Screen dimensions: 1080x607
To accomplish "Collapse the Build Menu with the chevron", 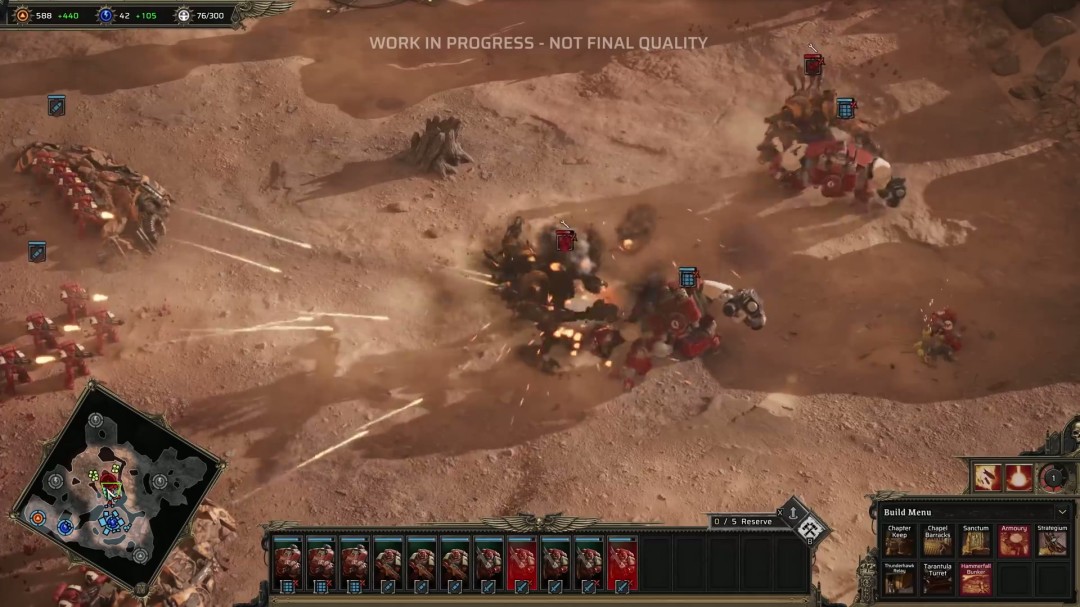I will point(1061,512).
